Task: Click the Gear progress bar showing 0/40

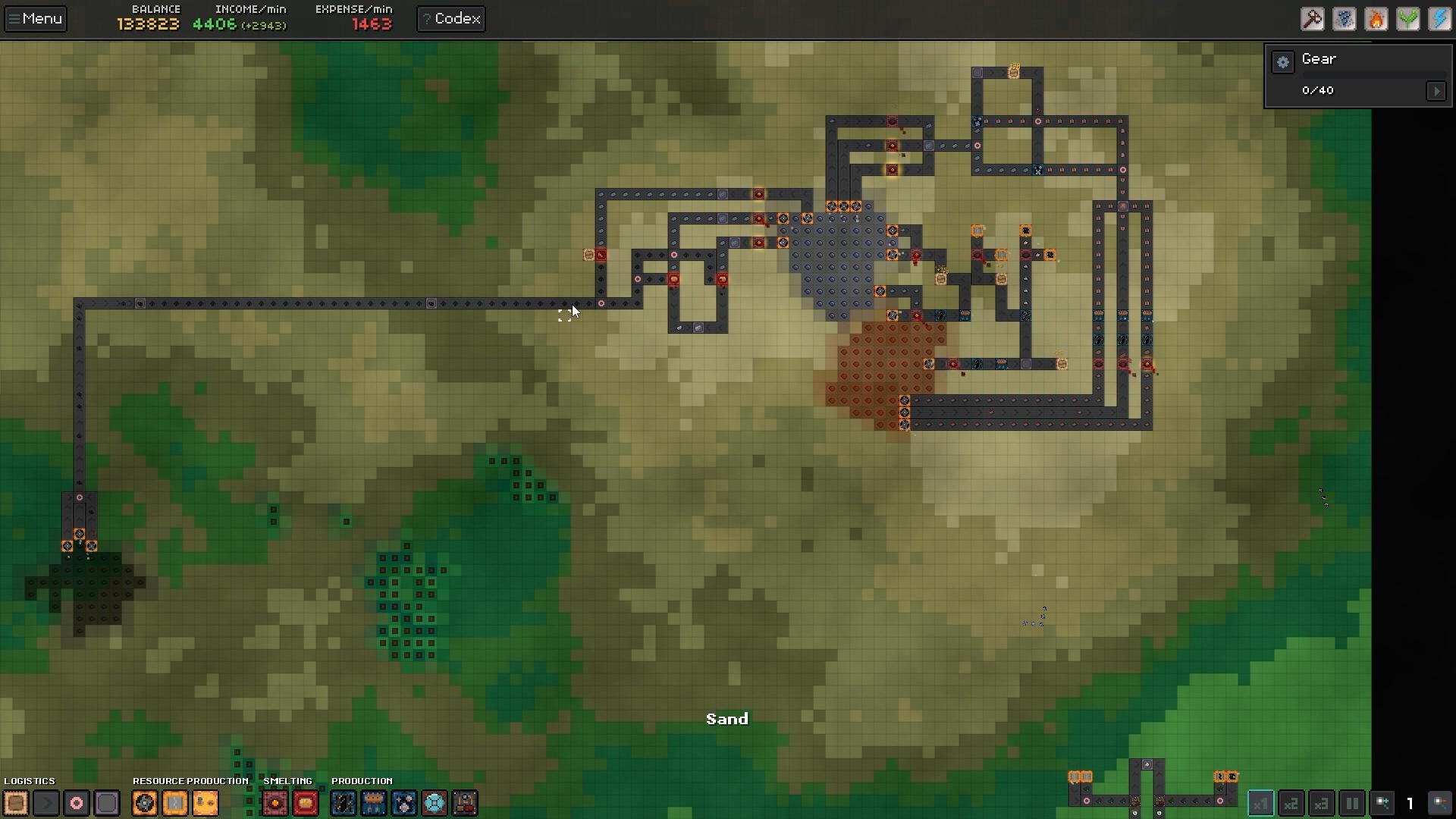Action: point(1318,90)
